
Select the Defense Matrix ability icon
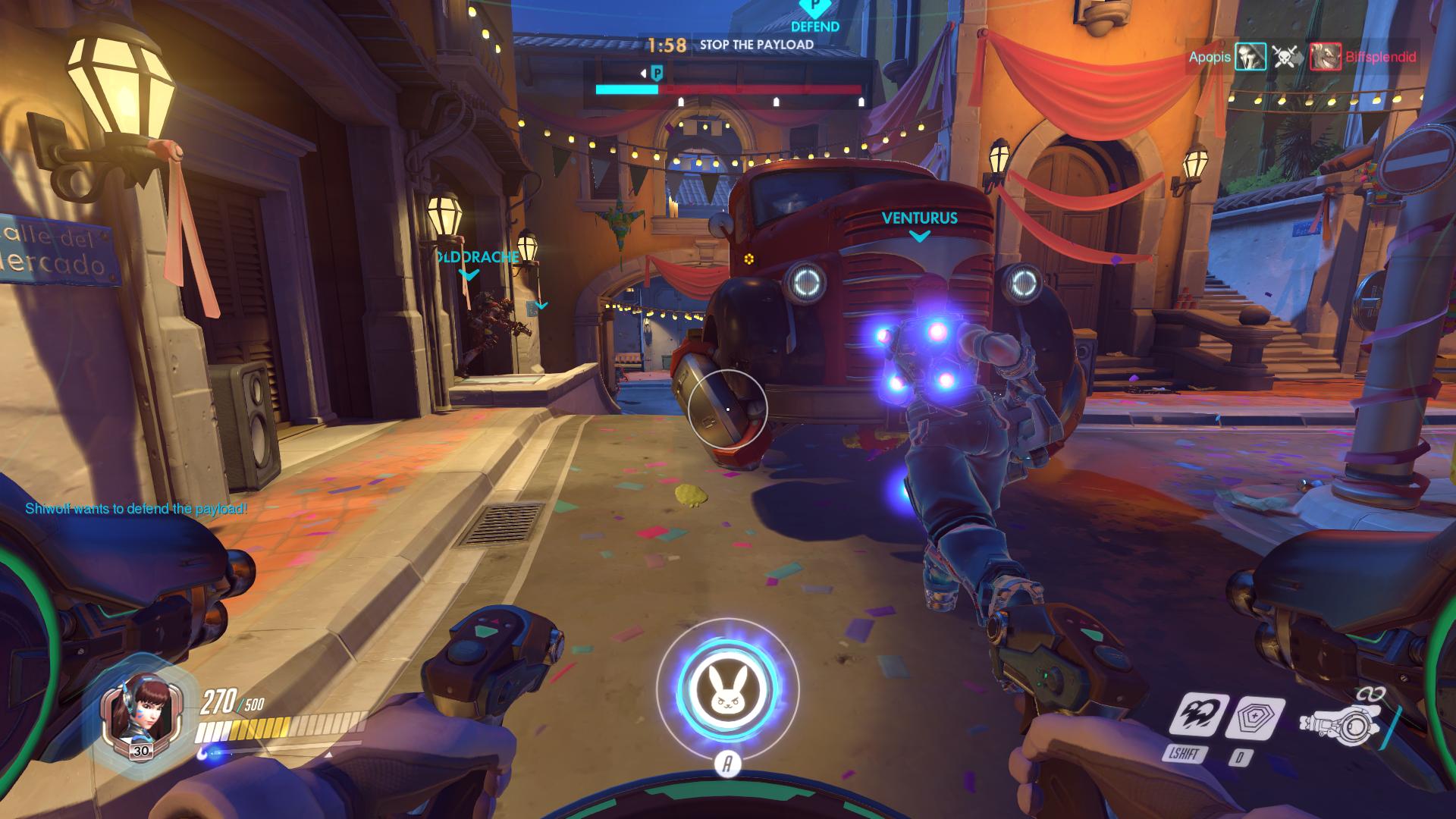click(x=1254, y=717)
